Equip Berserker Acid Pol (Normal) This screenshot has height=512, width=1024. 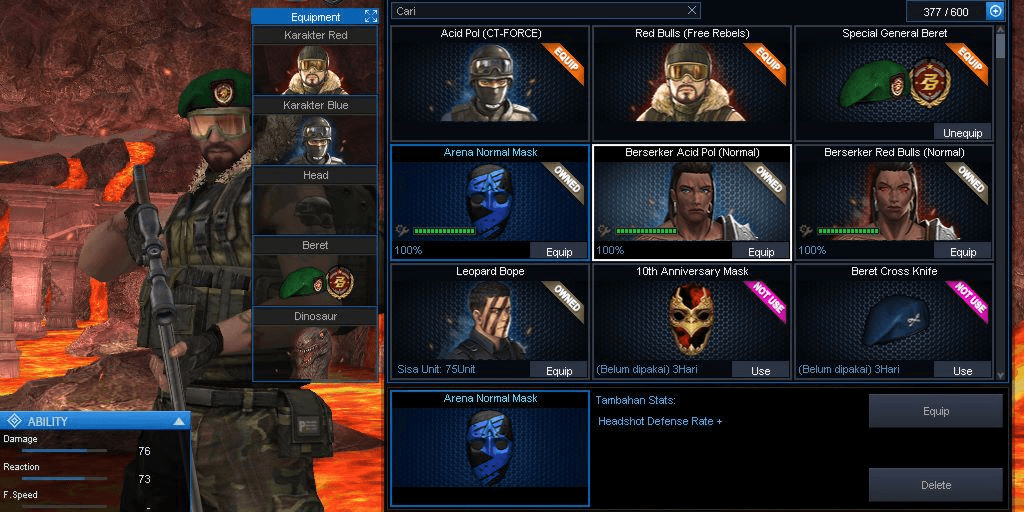(761, 252)
